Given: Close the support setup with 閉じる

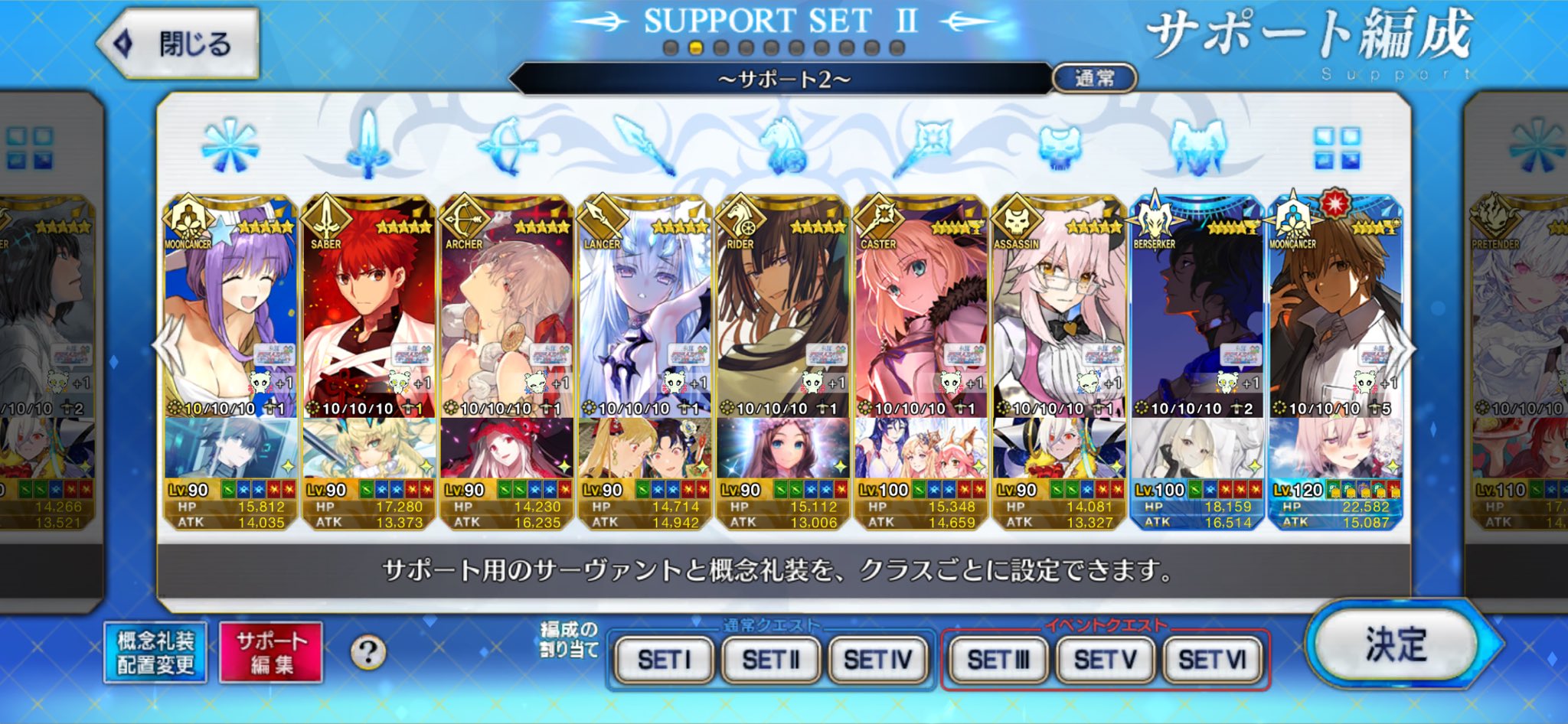Looking at the screenshot, I should (x=181, y=44).
